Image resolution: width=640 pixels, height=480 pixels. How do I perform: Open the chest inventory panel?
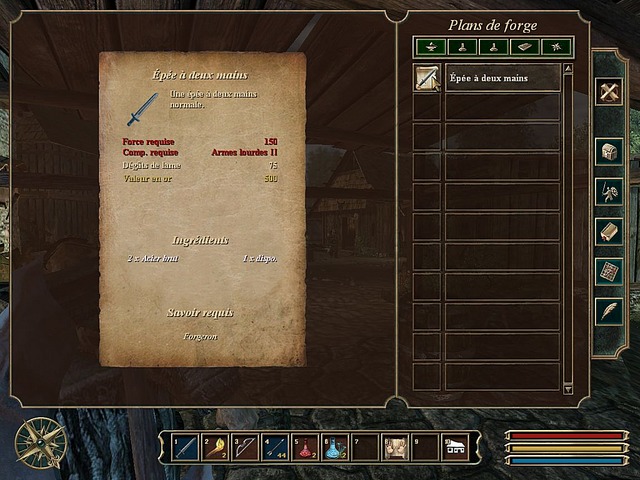point(610,151)
